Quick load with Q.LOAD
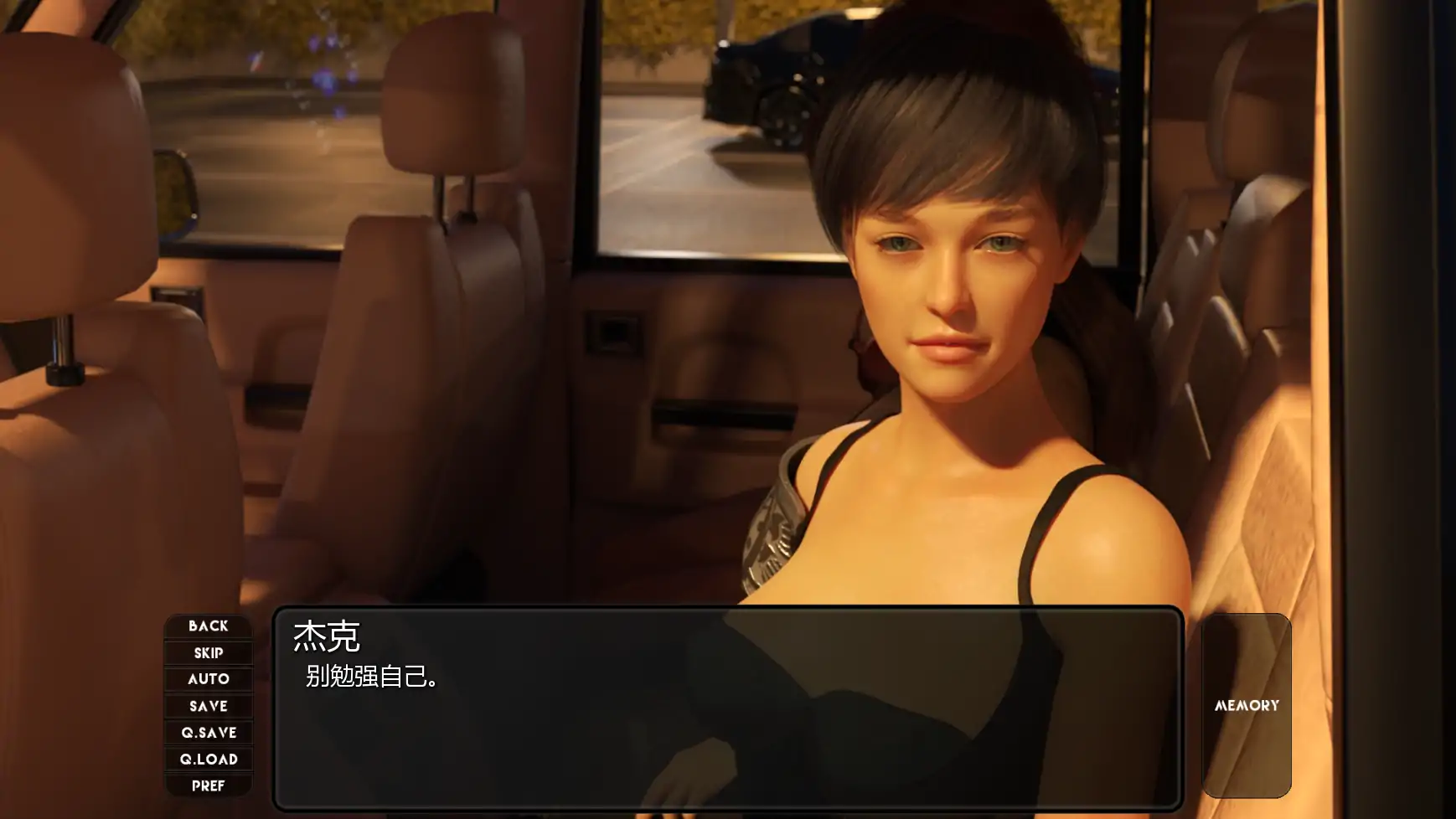This screenshot has width=1456, height=819. pos(209,760)
